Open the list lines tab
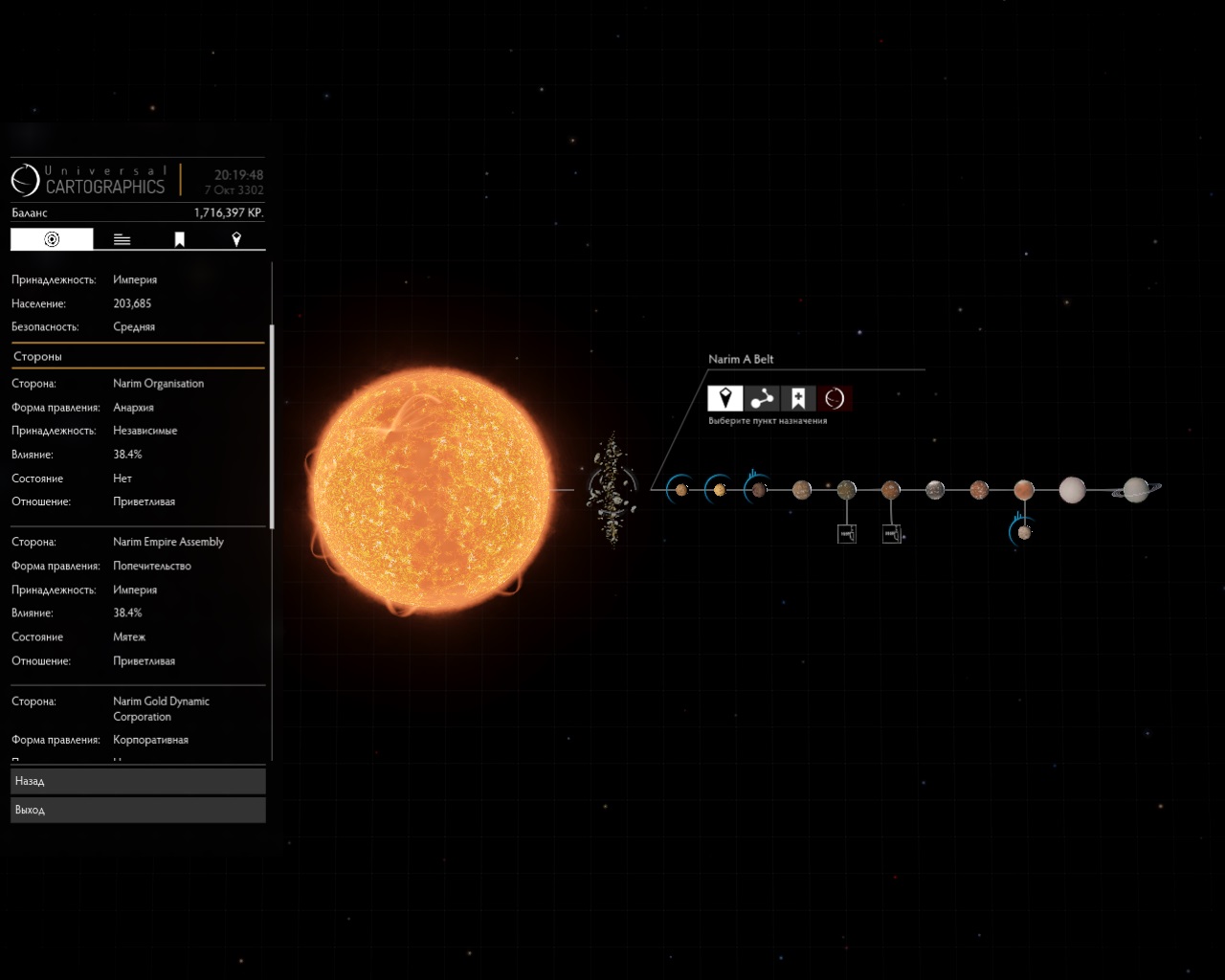 click(x=122, y=239)
